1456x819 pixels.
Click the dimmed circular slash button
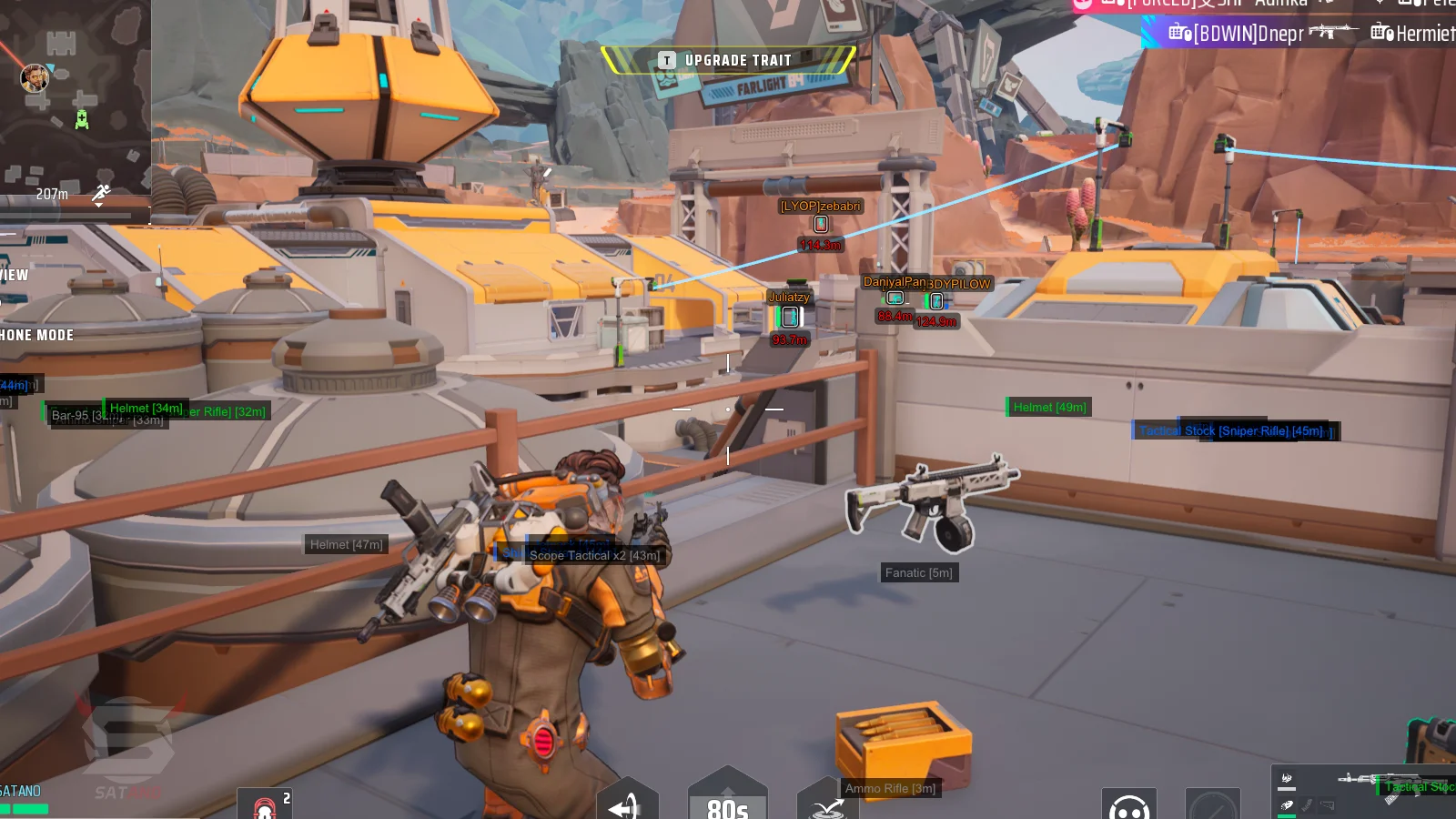pos(1212,804)
